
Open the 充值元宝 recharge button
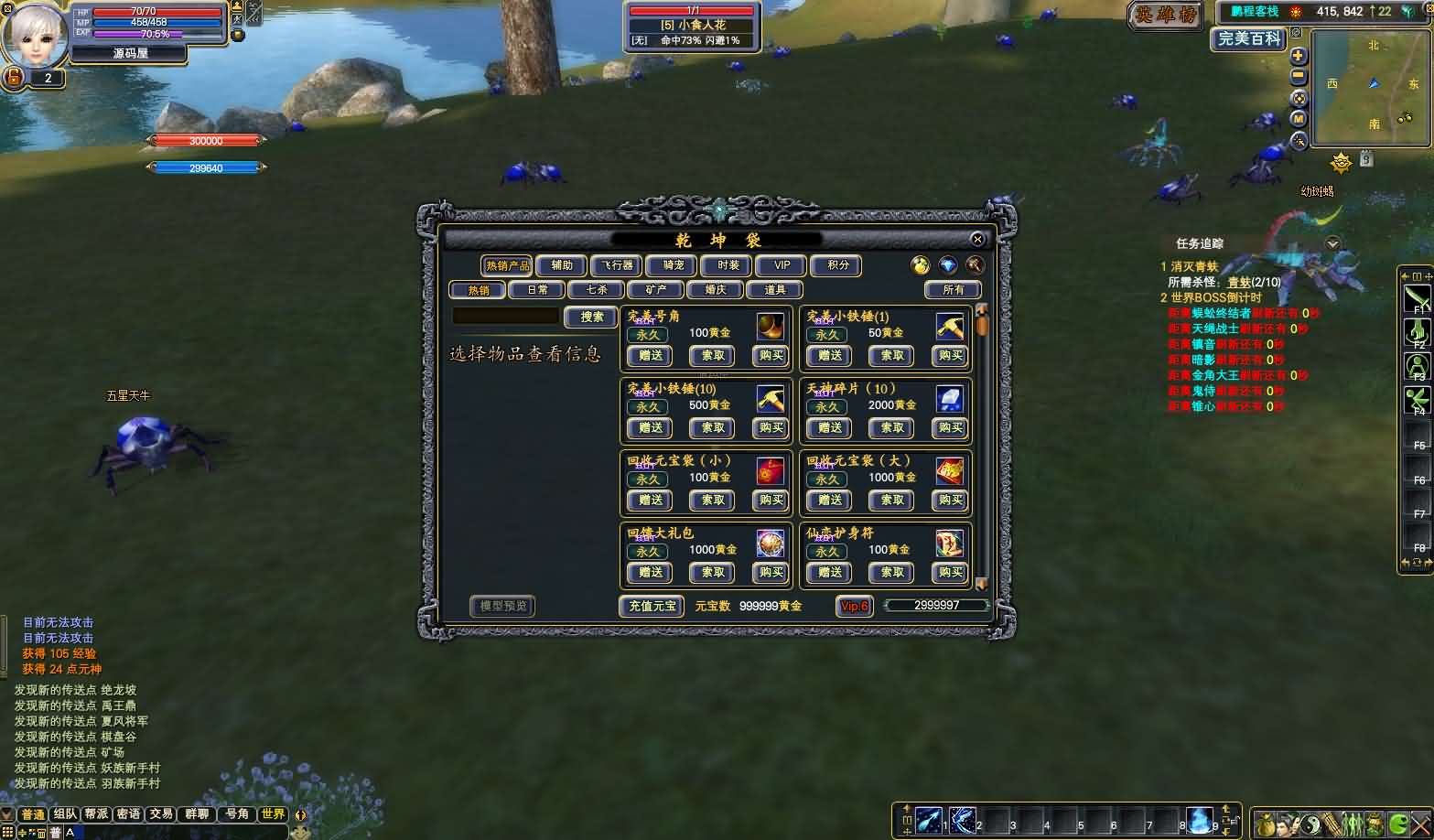652,606
